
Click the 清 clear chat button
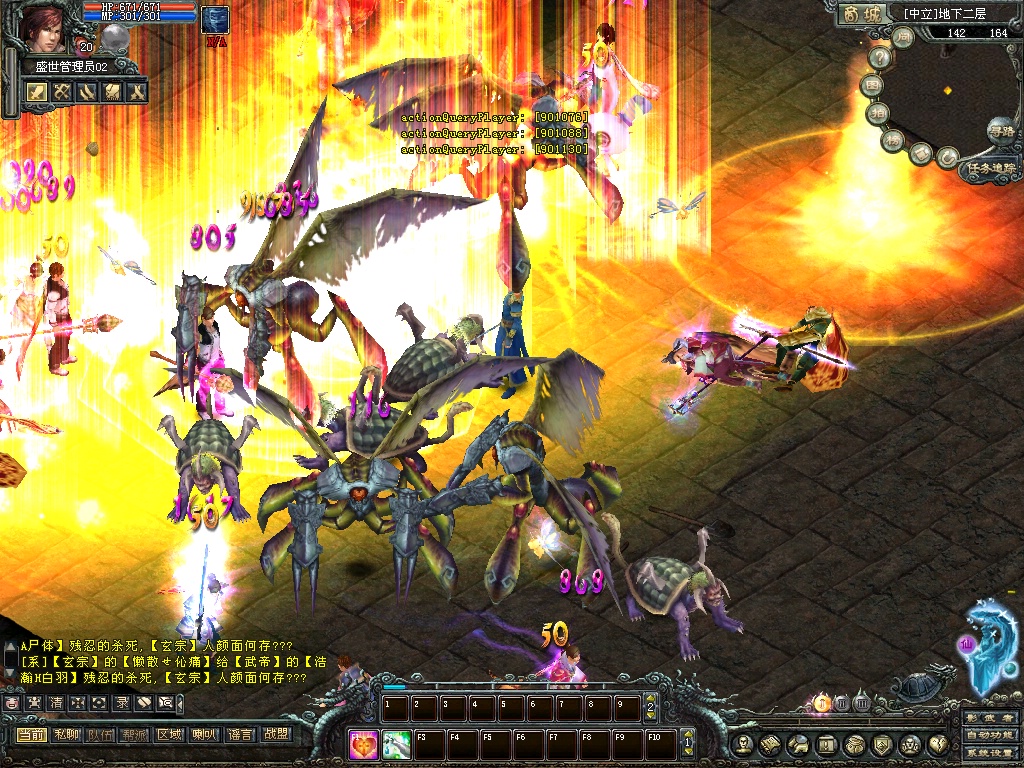(x=56, y=703)
